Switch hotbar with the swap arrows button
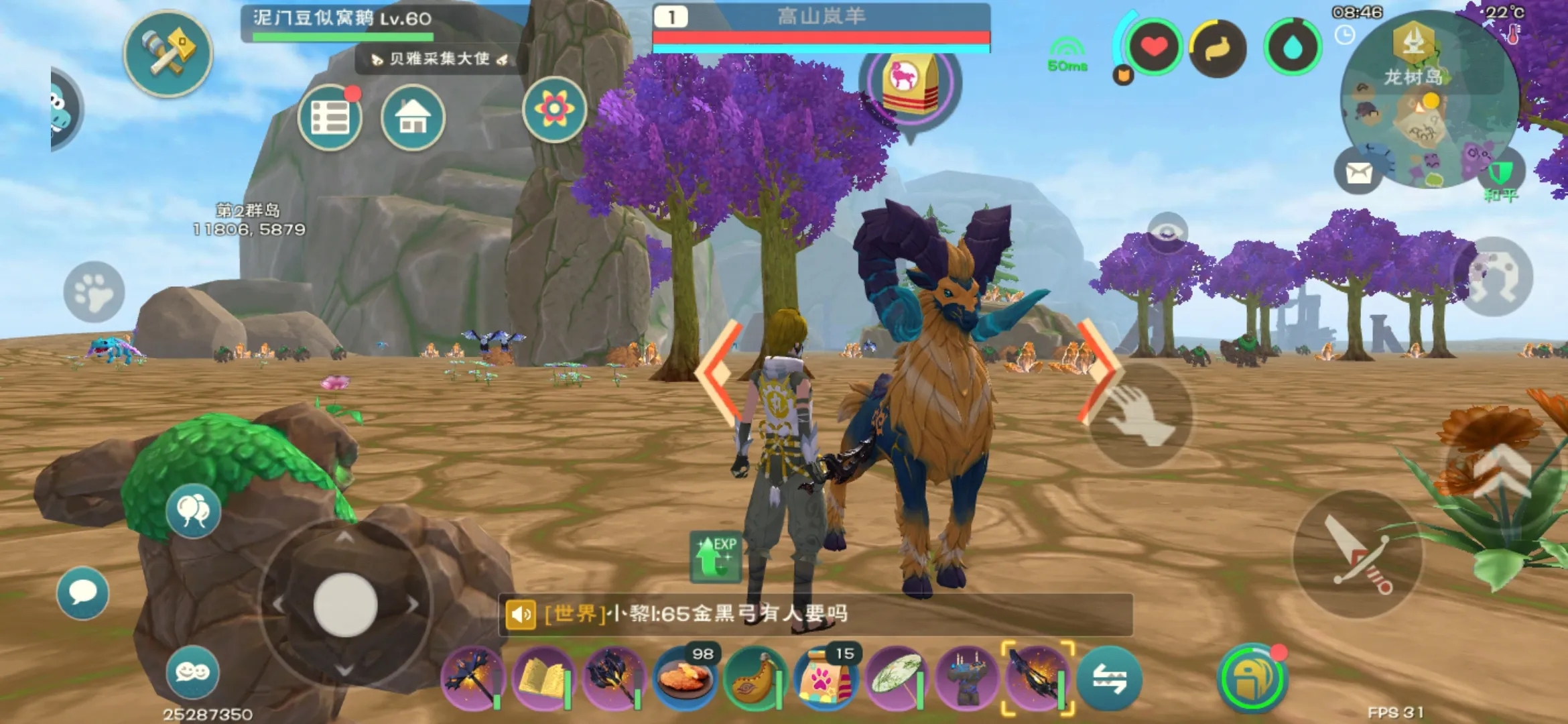The height and width of the screenshot is (724, 1568). tap(1109, 678)
